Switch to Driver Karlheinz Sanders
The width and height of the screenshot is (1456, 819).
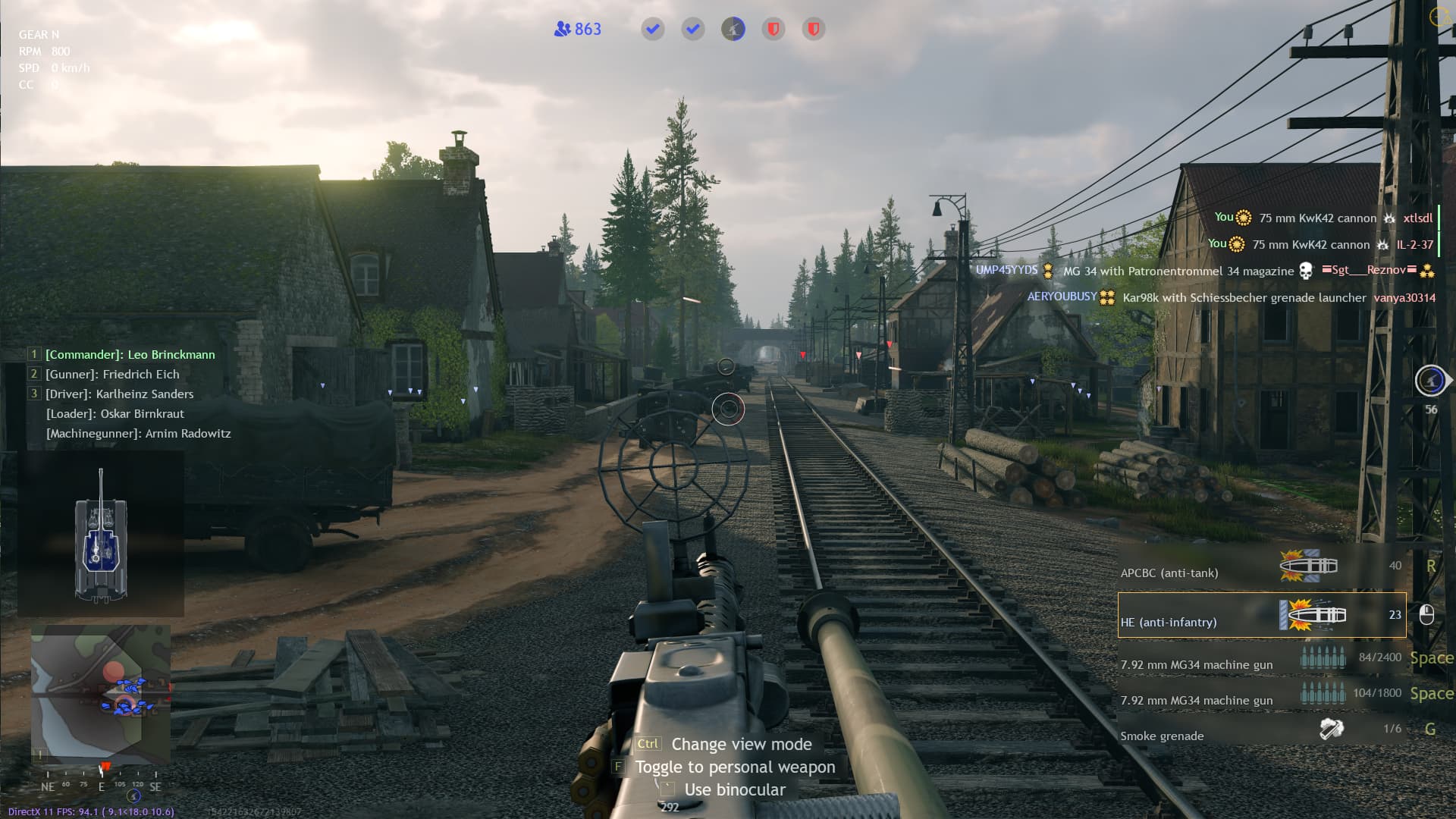[119, 394]
